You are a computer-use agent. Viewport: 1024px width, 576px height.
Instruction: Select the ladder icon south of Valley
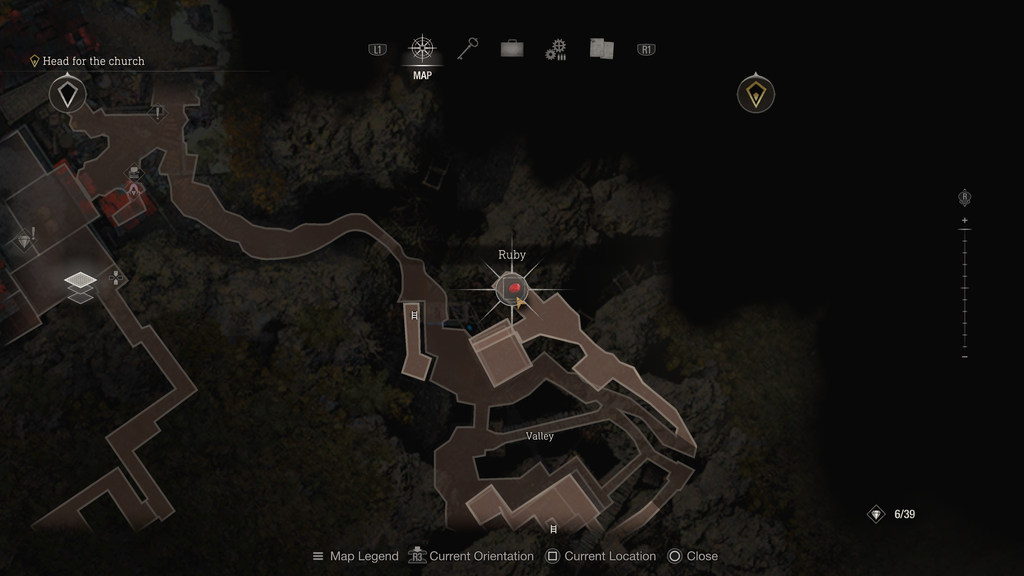553,528
